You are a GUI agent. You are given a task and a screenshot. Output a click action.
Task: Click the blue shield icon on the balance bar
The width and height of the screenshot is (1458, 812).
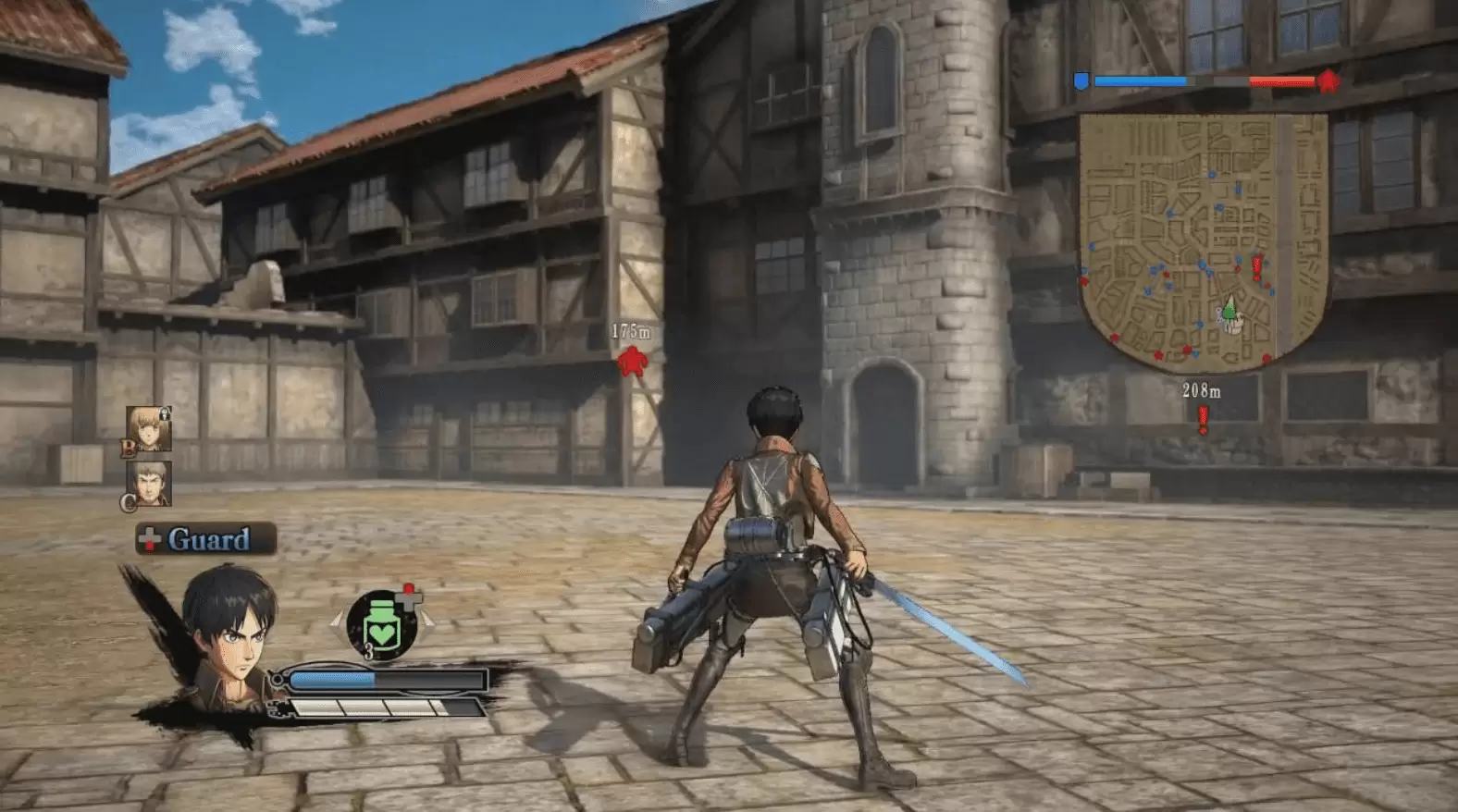click(x=1081, y=80)
